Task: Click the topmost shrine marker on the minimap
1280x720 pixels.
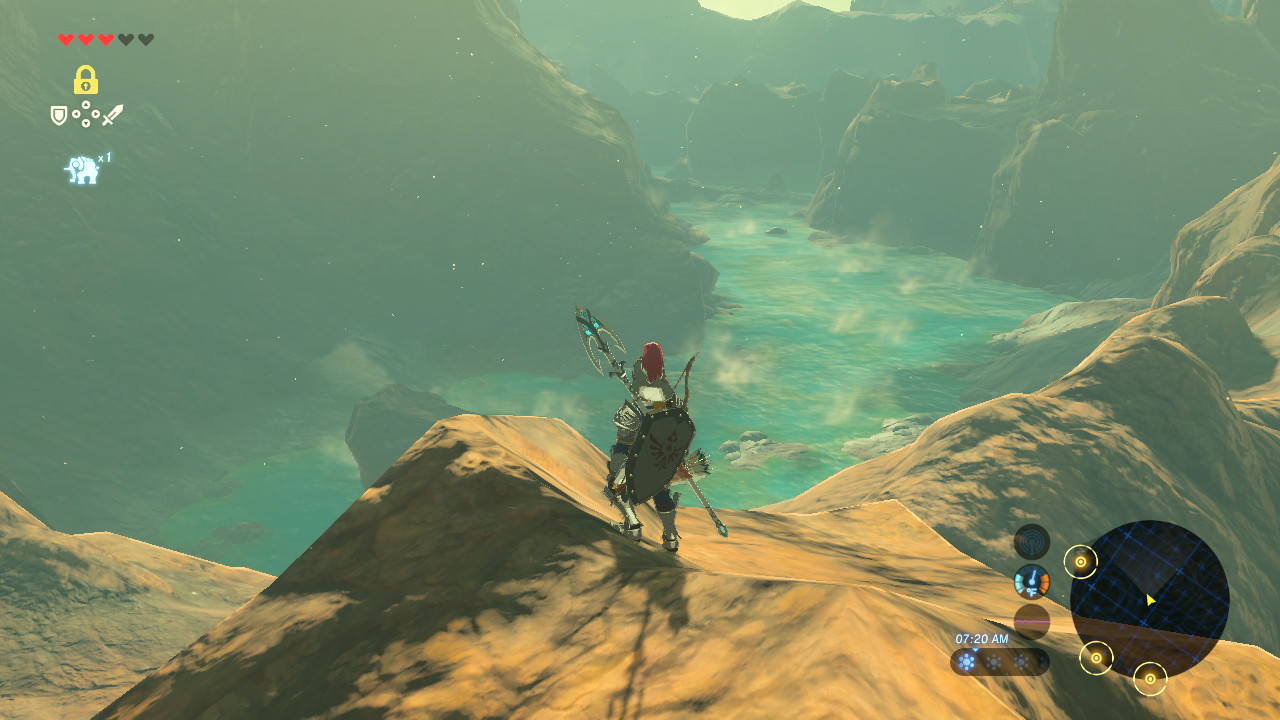Action: point(1081,561)
